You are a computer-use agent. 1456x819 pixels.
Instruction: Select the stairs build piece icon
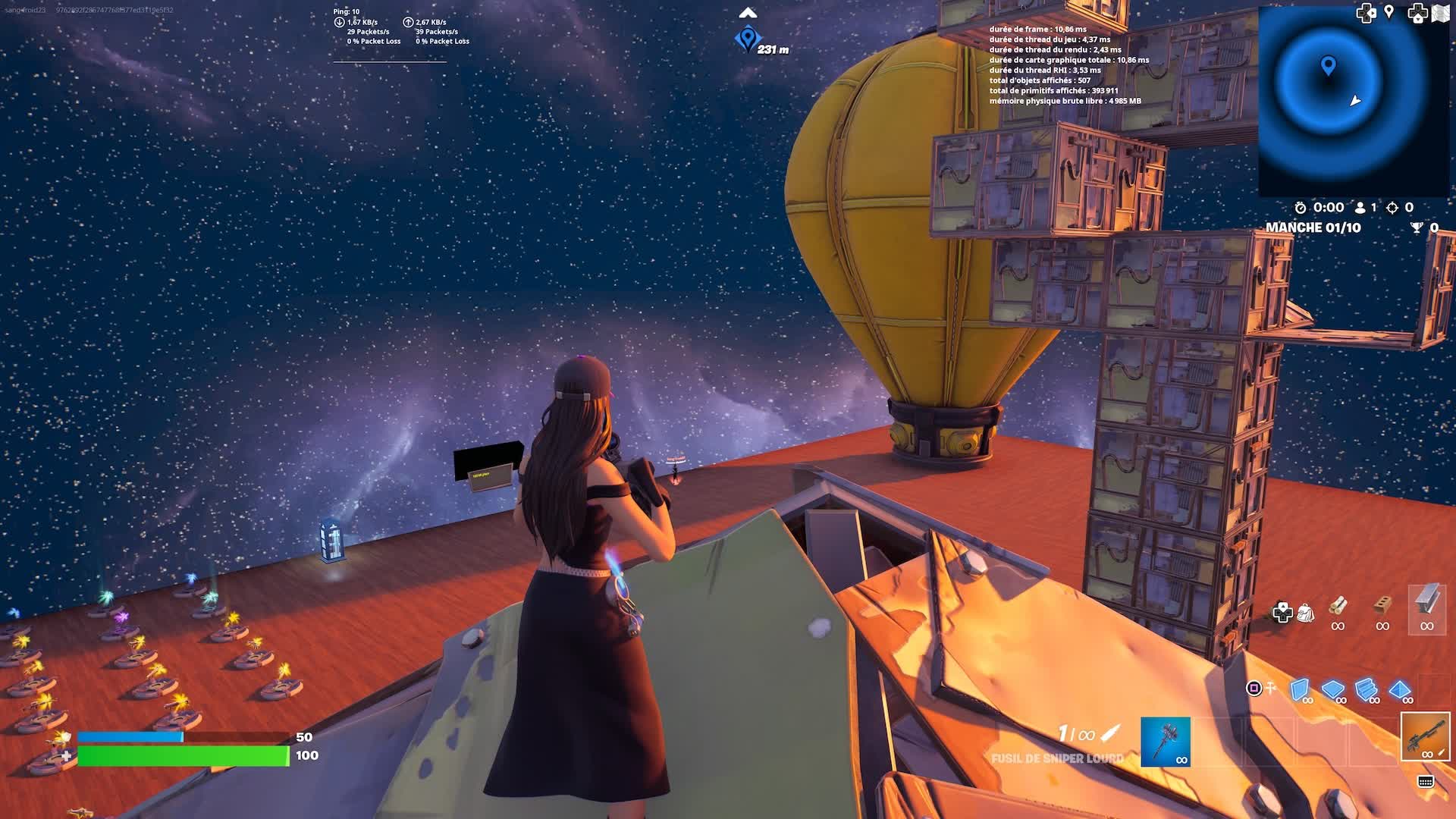(x=1366, y=689)
